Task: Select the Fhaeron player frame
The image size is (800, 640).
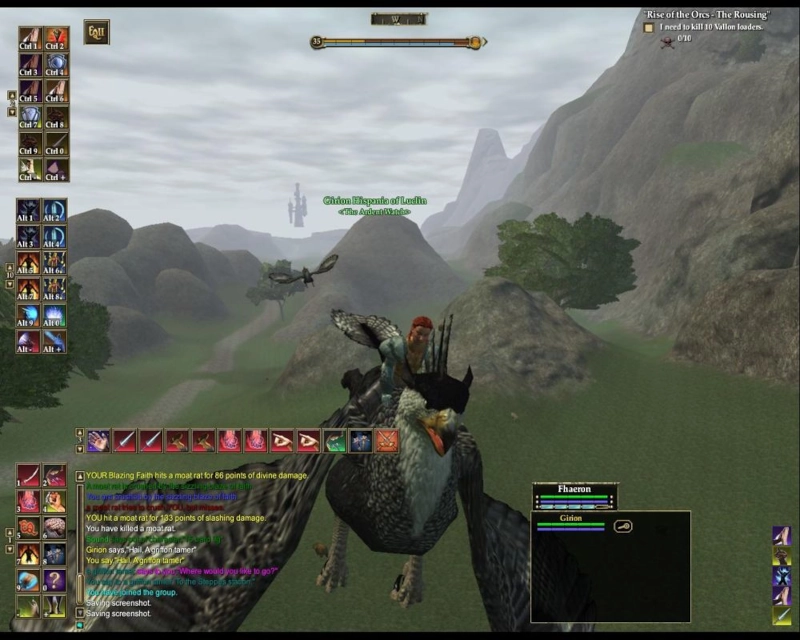Action: coord(574,496)
